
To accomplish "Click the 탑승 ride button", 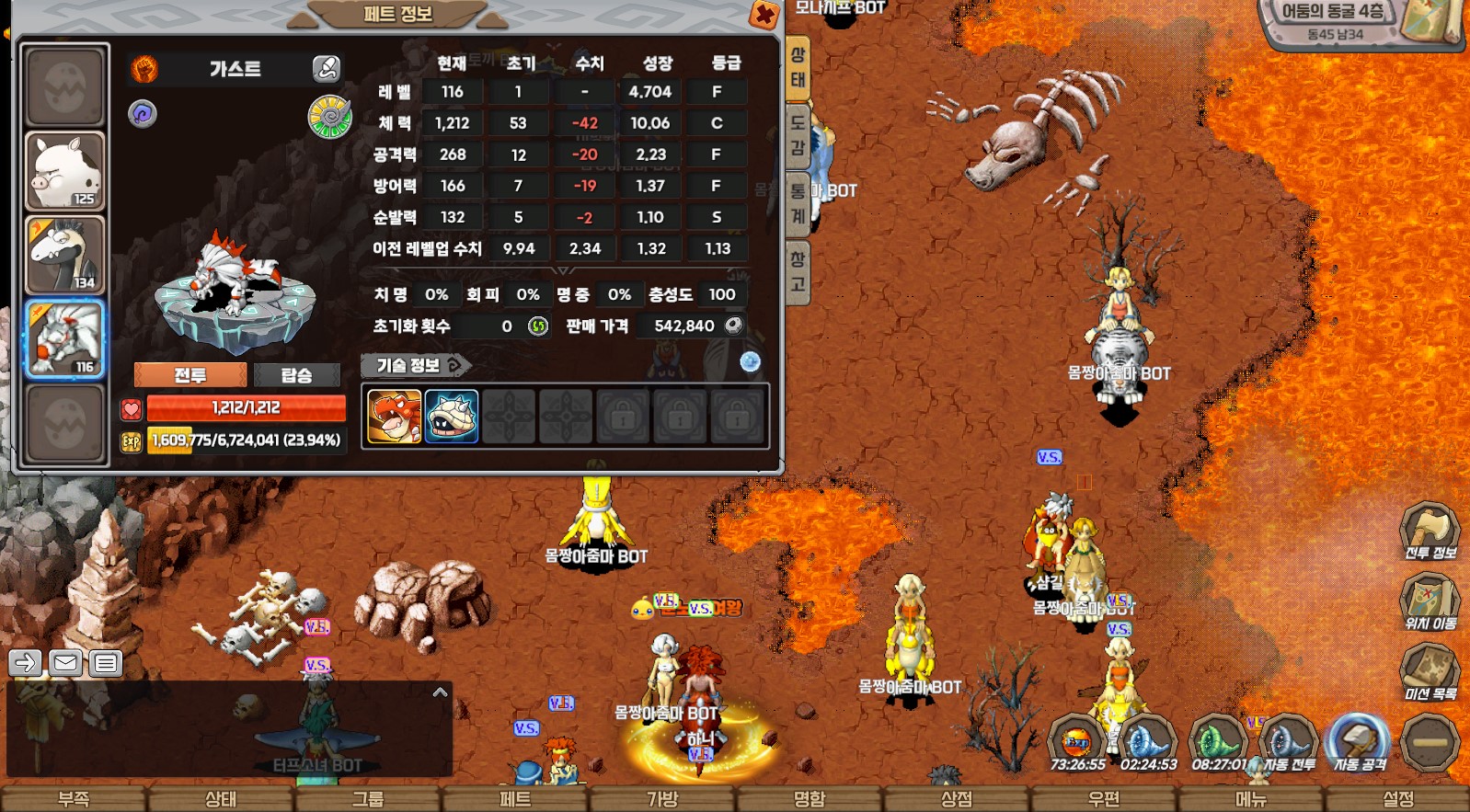I will click(x=296, y=375).
